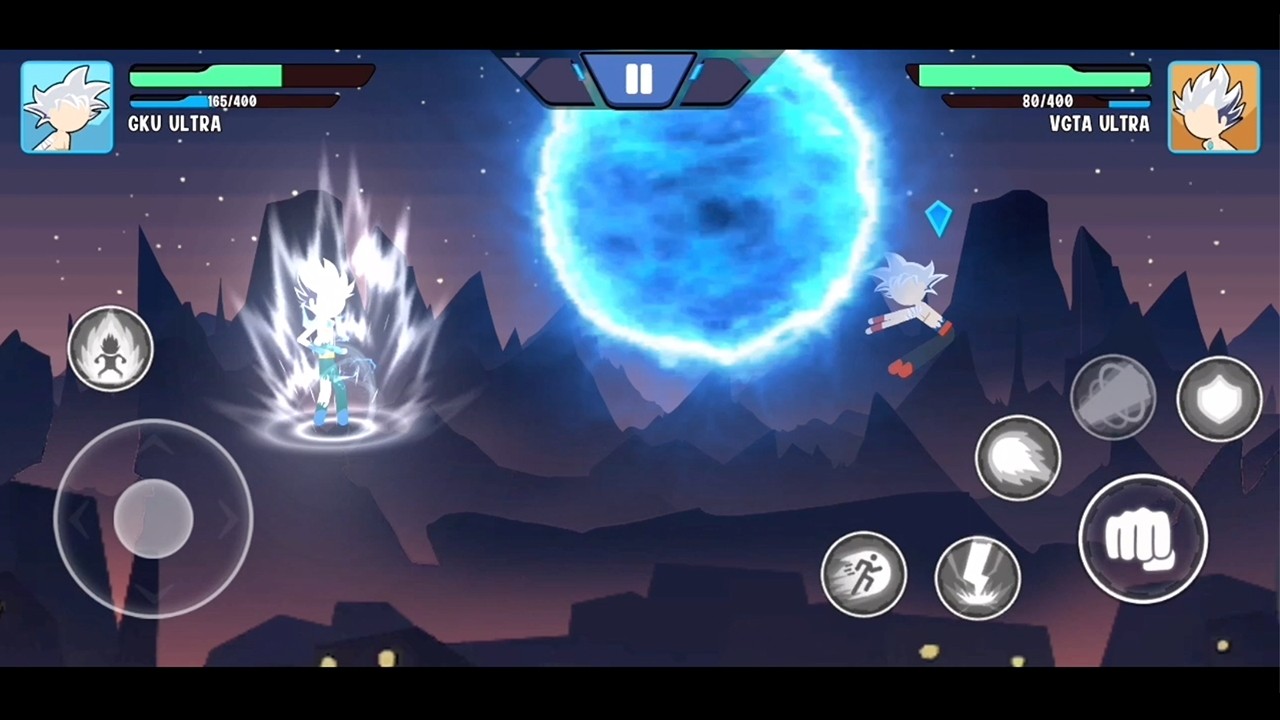
Task: Activate the Saiyan transformation icon
Action: [x=111, y=348]
